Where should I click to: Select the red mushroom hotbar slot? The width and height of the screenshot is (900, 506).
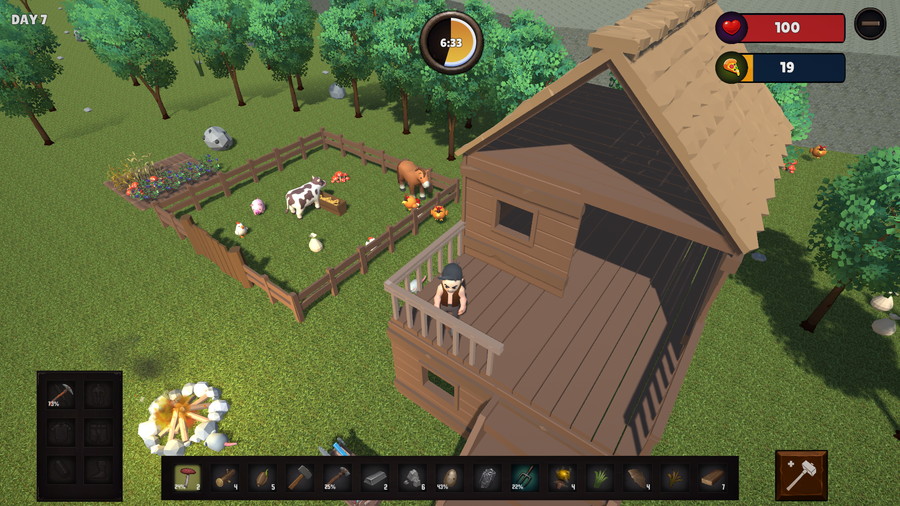[x=187, y=477]
